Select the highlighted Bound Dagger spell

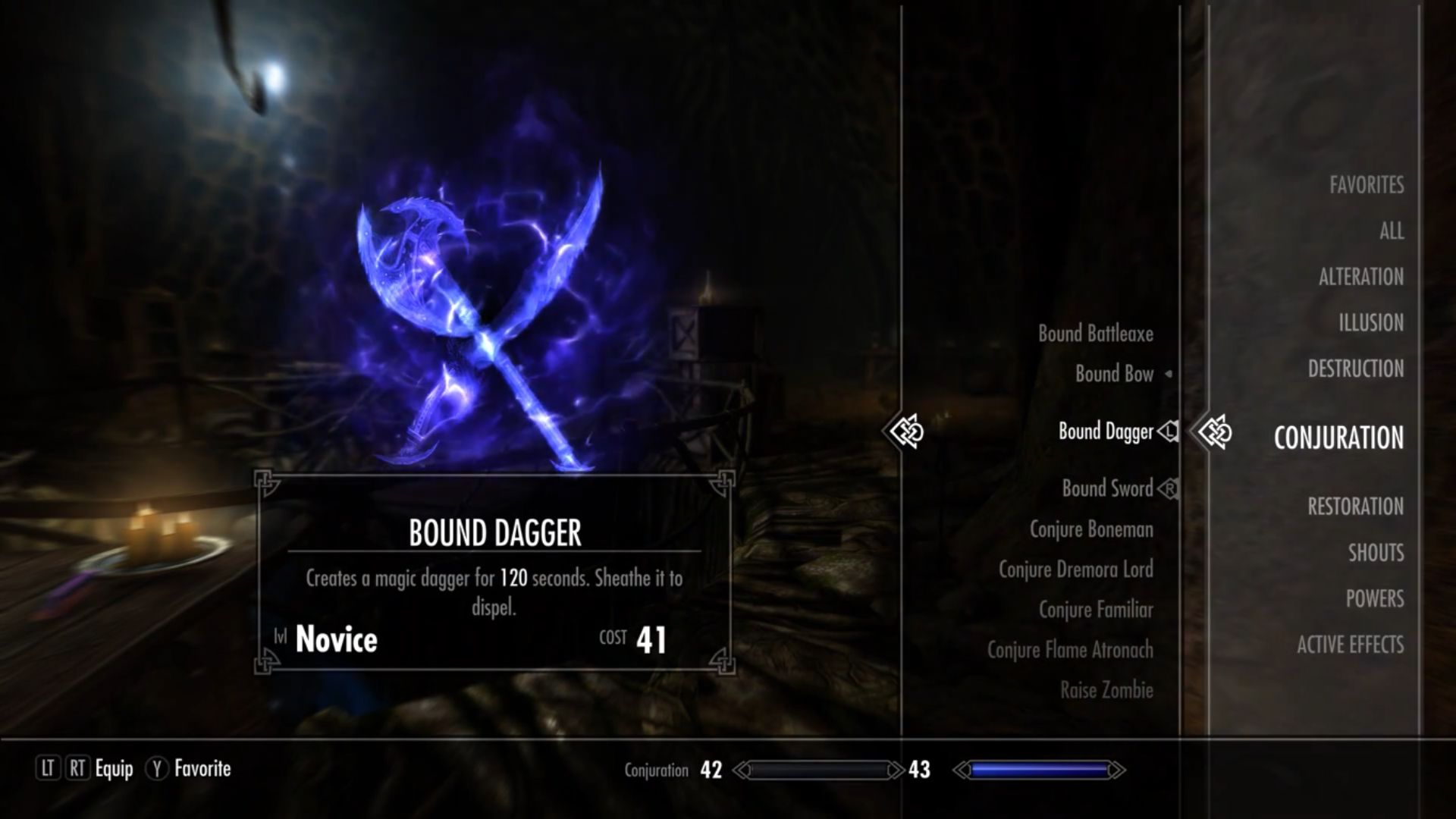(x=1106, y=431)
